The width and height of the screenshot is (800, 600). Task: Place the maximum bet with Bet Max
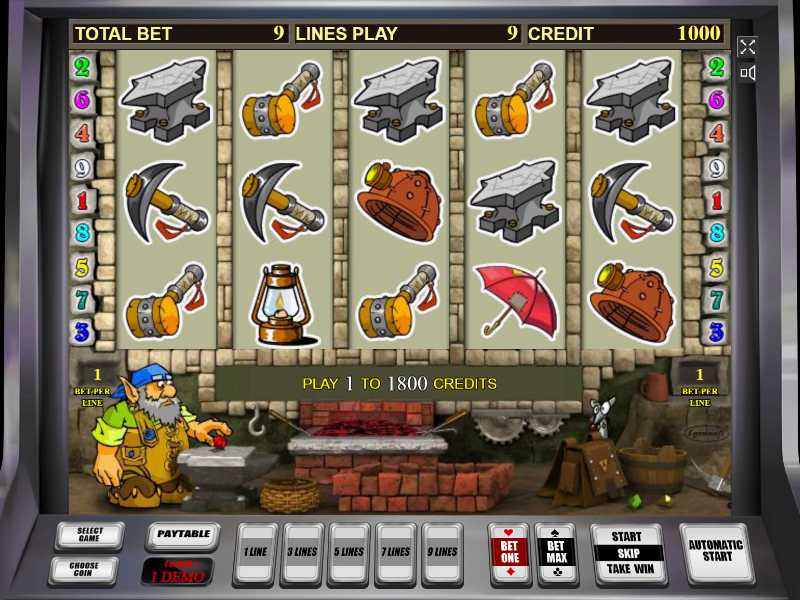tap(556, 552)
